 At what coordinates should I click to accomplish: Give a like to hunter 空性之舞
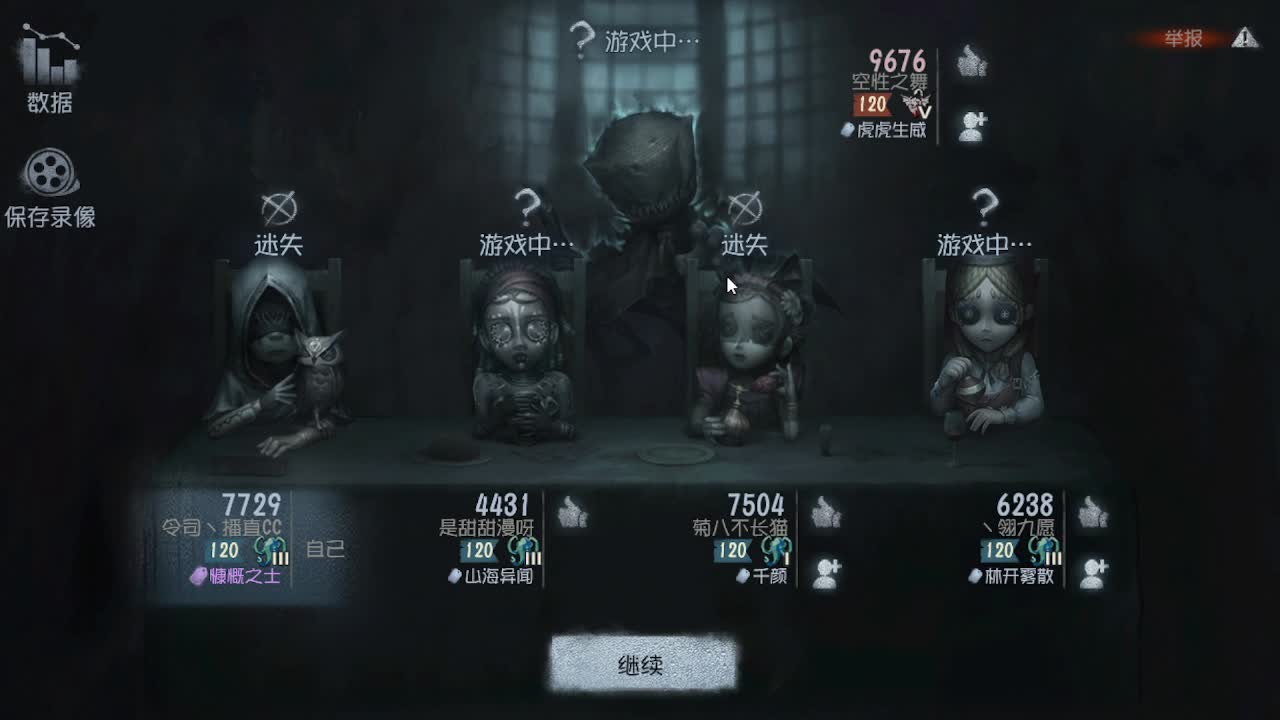coord(971,62)
